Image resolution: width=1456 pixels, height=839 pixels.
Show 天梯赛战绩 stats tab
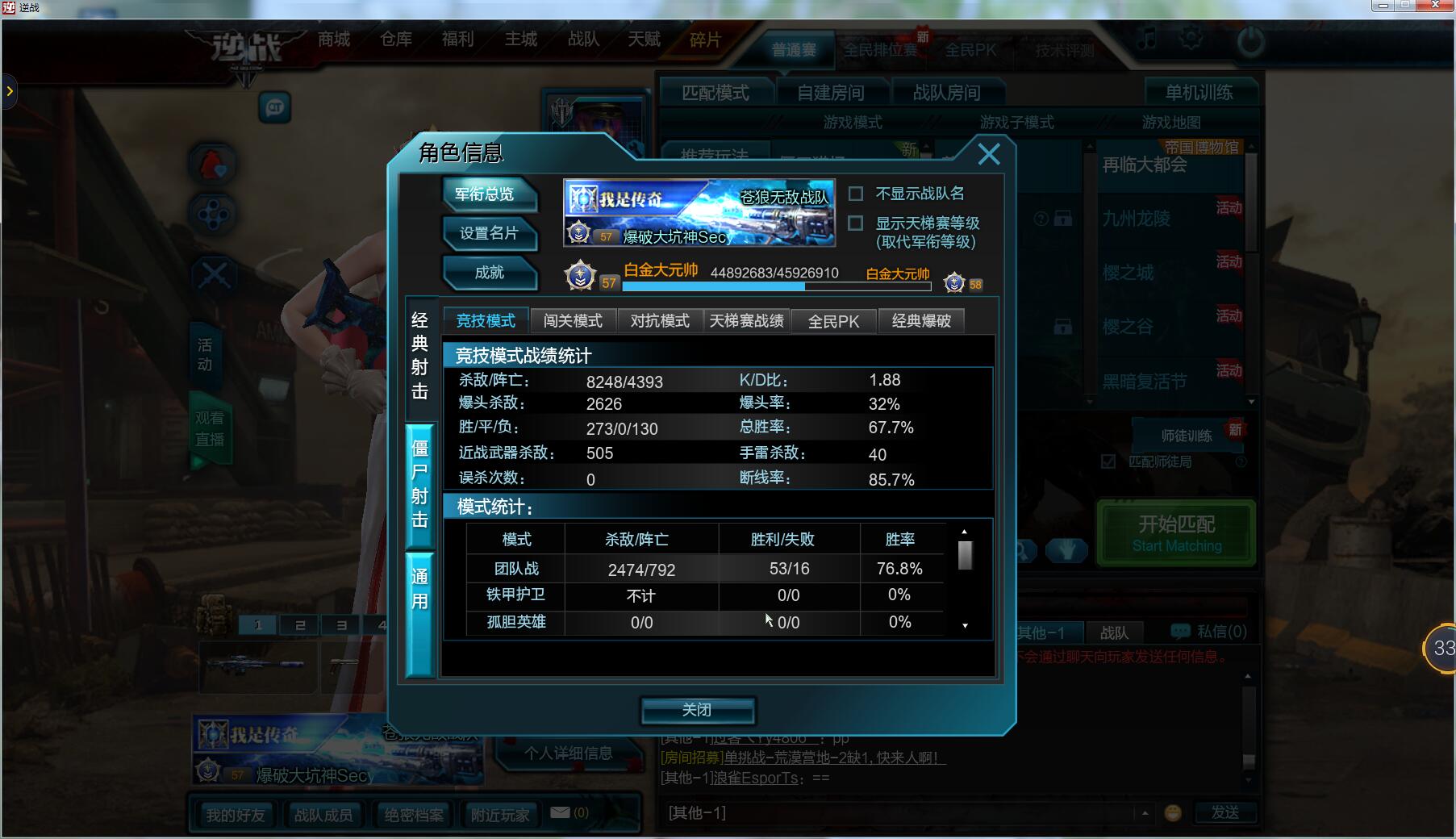[x=746, y=321]
